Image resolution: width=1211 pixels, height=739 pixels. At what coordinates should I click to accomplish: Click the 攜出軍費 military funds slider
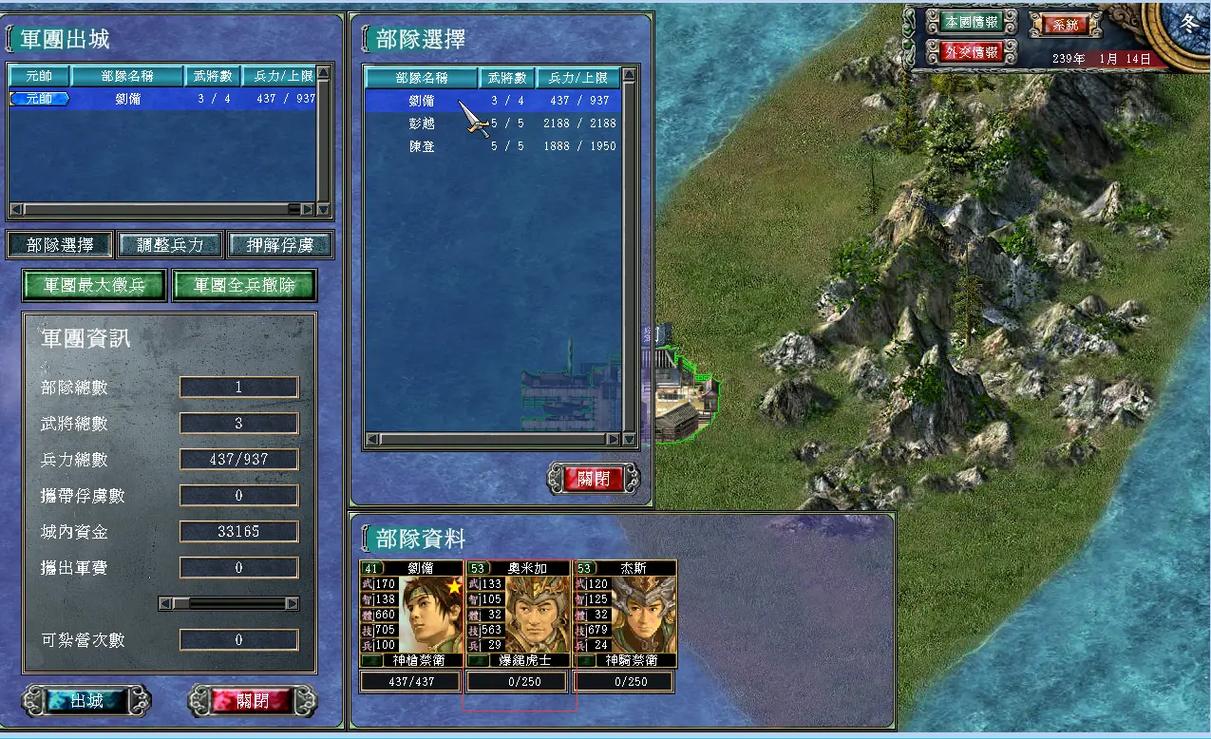229,603
